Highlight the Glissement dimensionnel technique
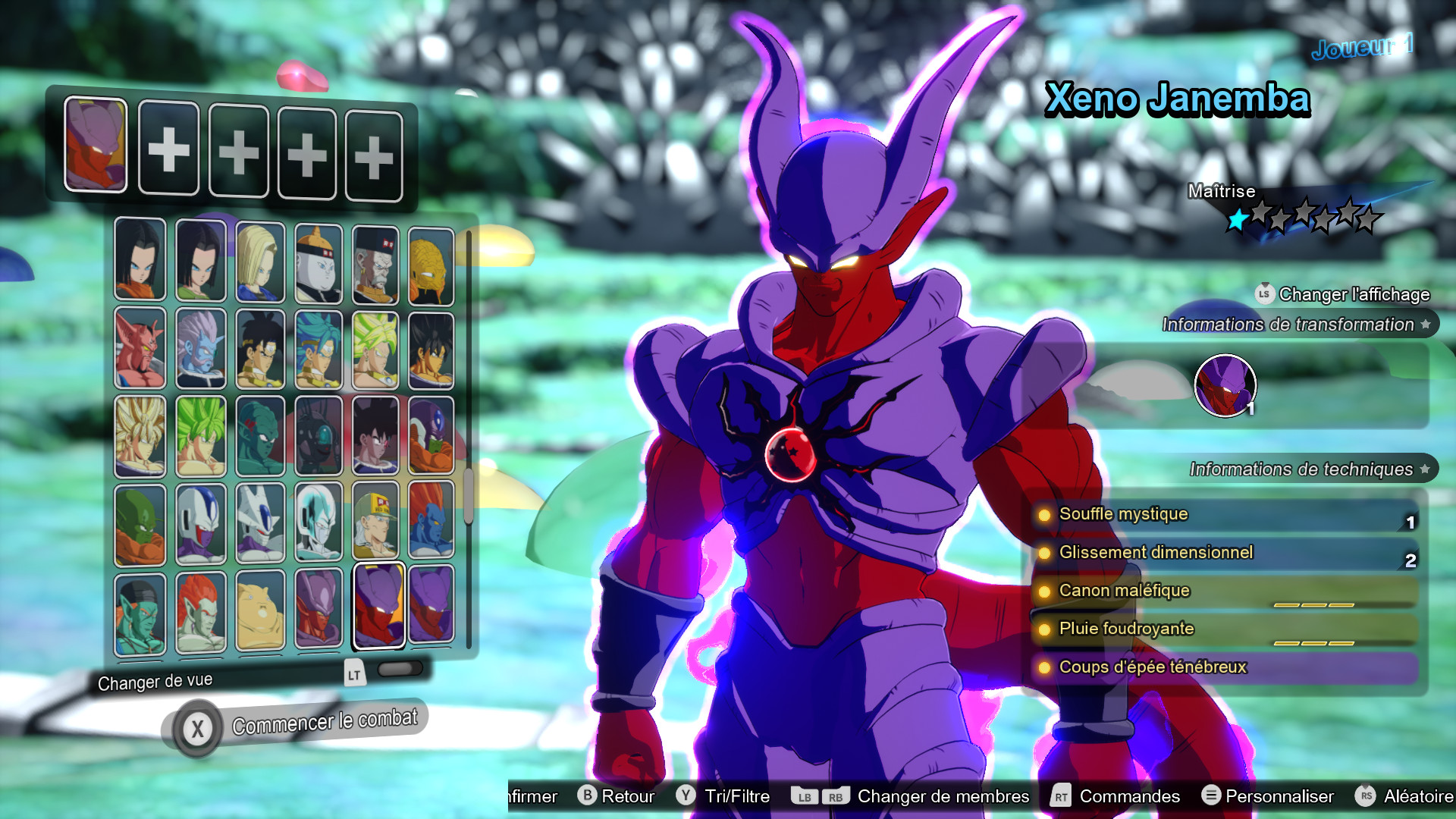The width and height of the screenshot is (1456, 819). [1156, 553]
